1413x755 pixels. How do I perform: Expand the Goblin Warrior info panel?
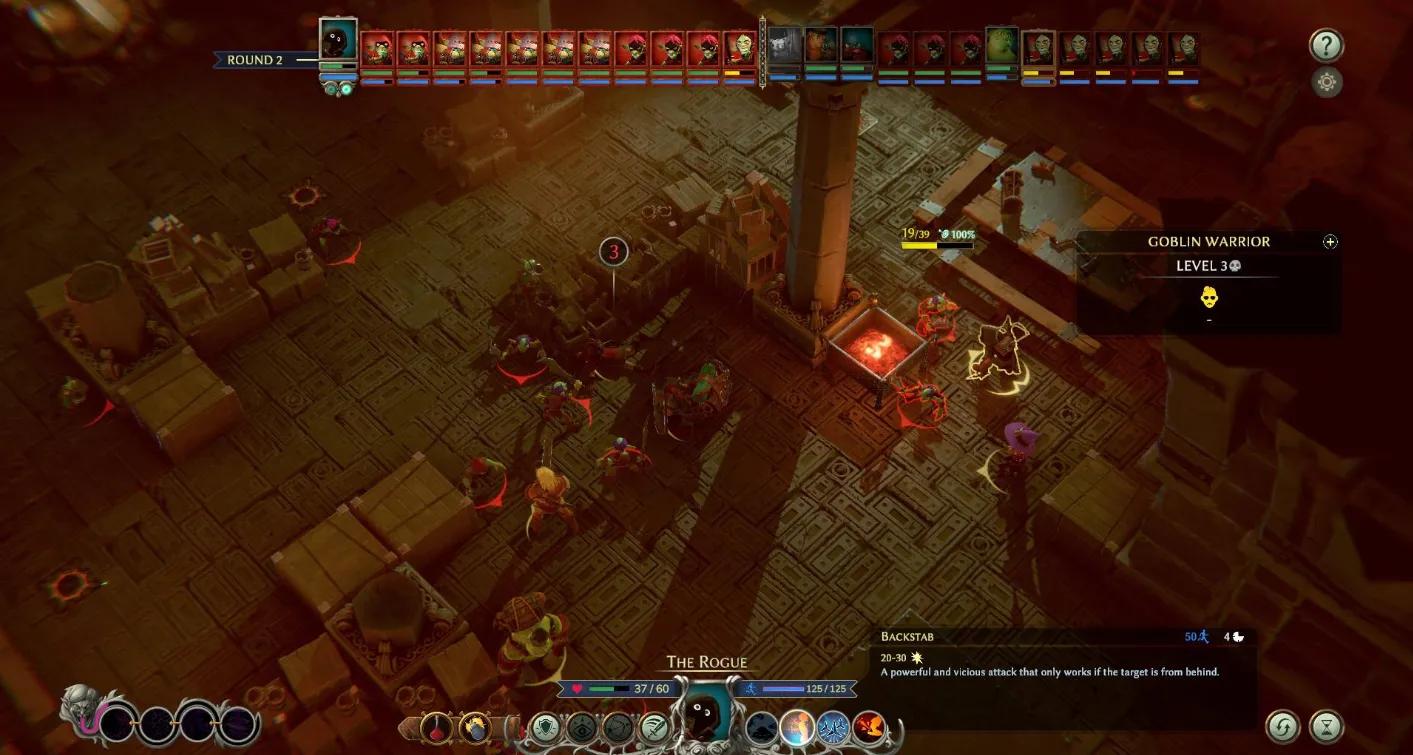(x=1330, y=242)
